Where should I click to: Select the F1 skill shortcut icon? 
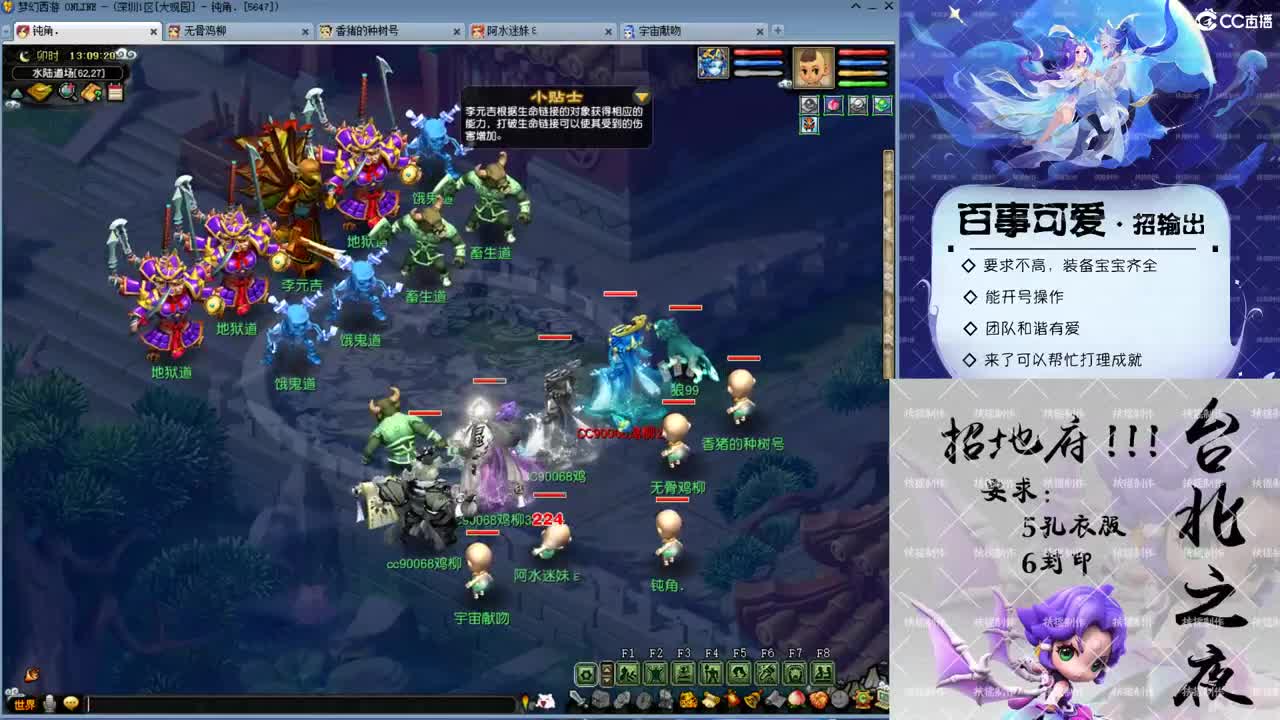(626, 671)
